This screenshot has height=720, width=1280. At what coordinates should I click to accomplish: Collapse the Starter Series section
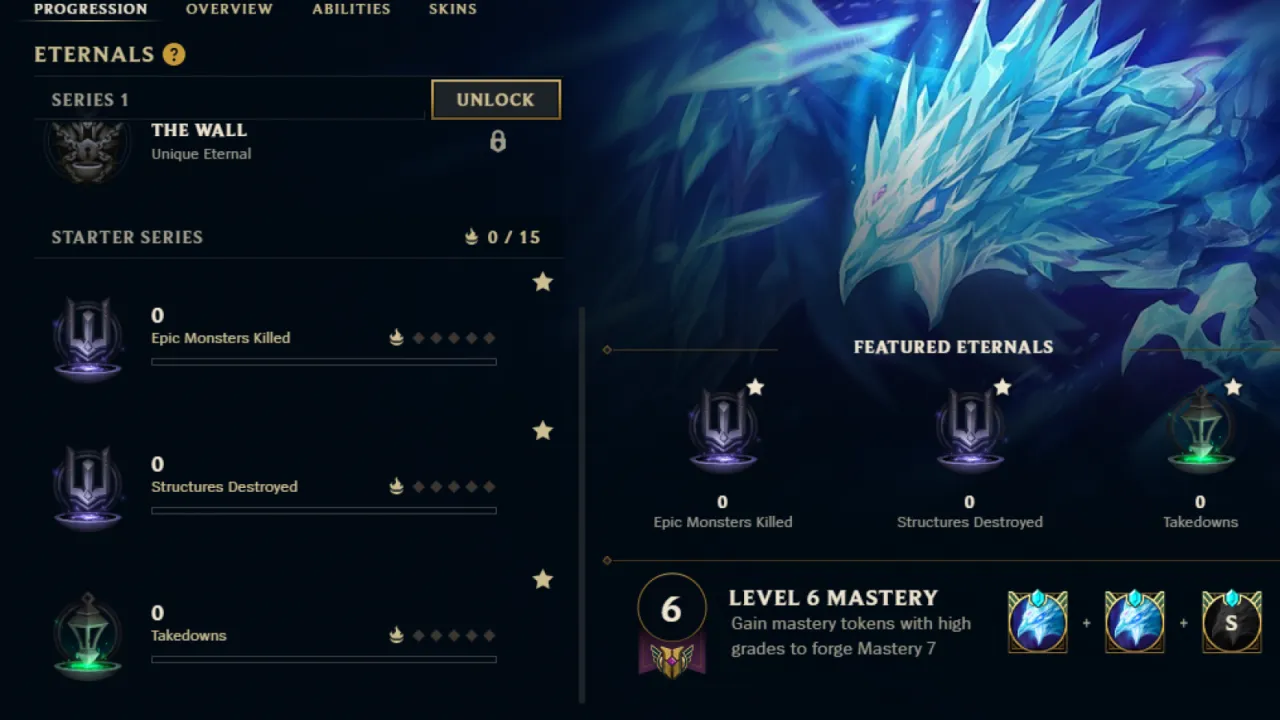point(127,237)
